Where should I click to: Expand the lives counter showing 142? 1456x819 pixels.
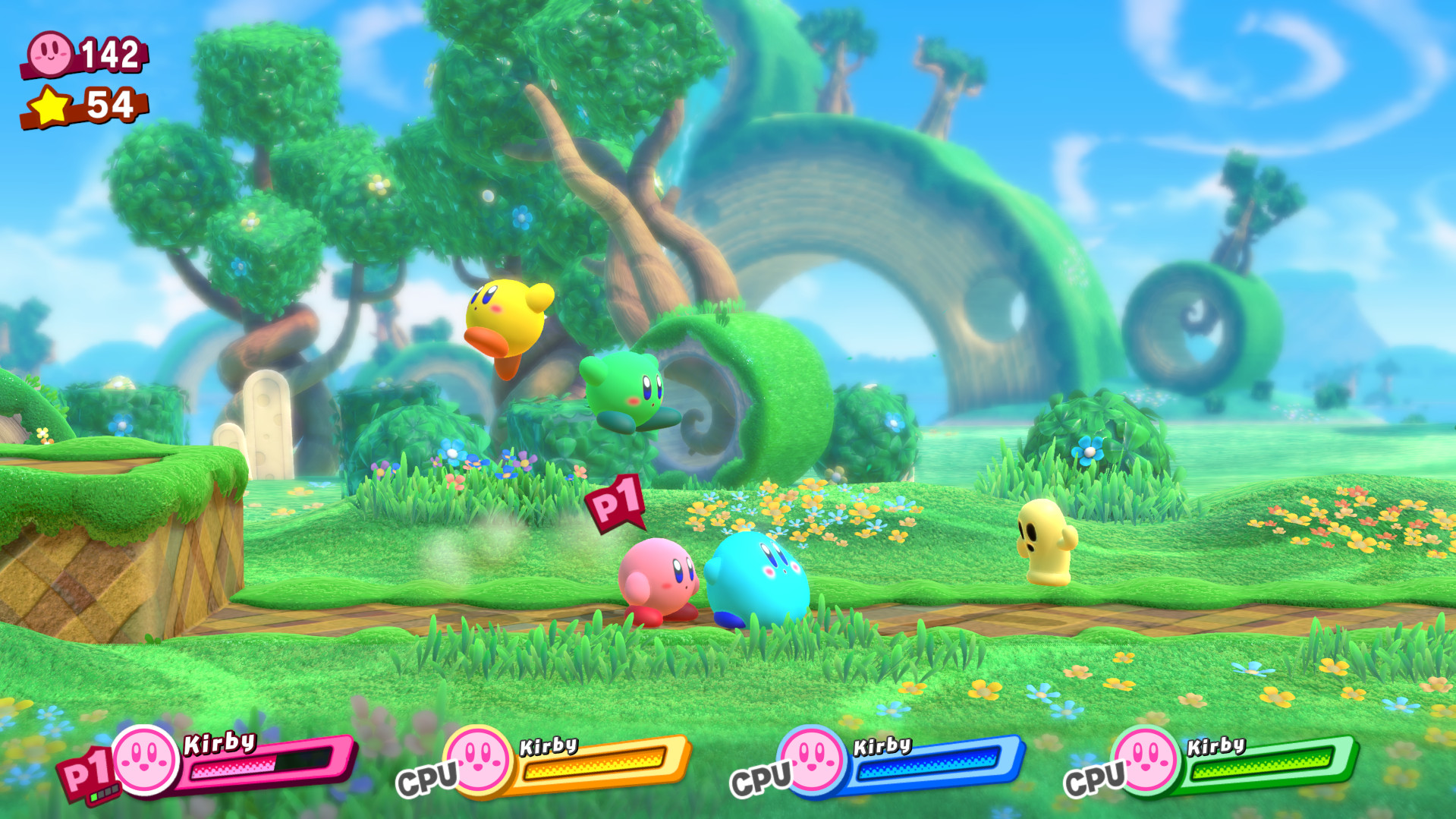tap(83, 52)
